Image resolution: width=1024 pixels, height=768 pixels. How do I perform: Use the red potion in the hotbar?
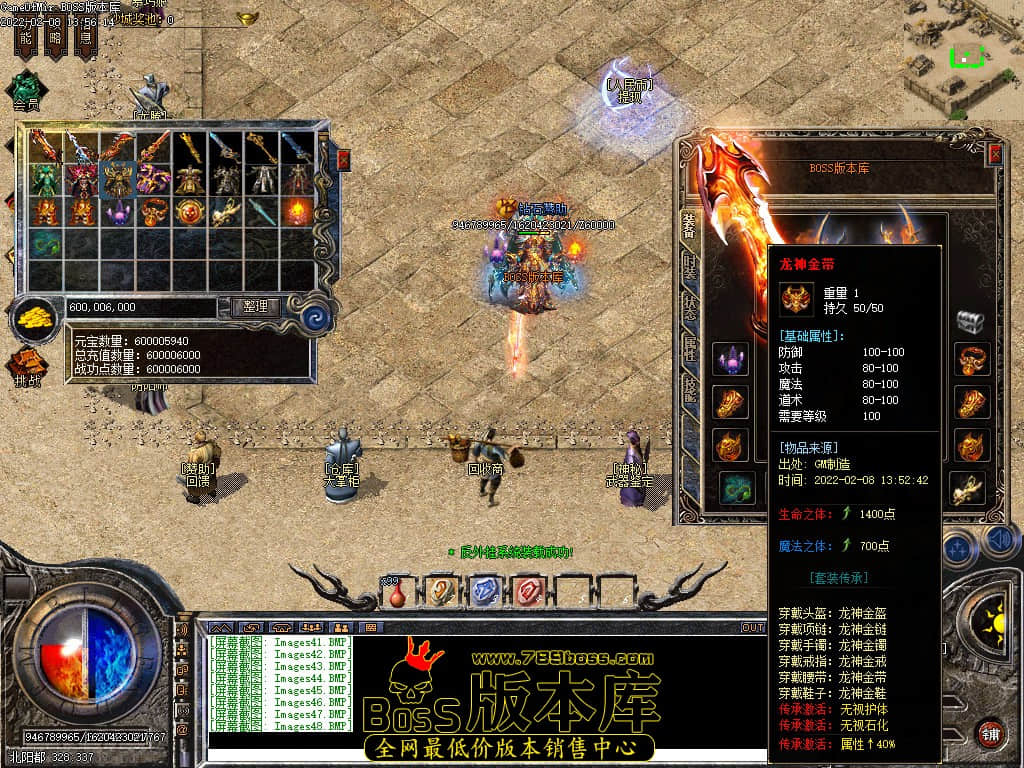(x=397, y=593)
